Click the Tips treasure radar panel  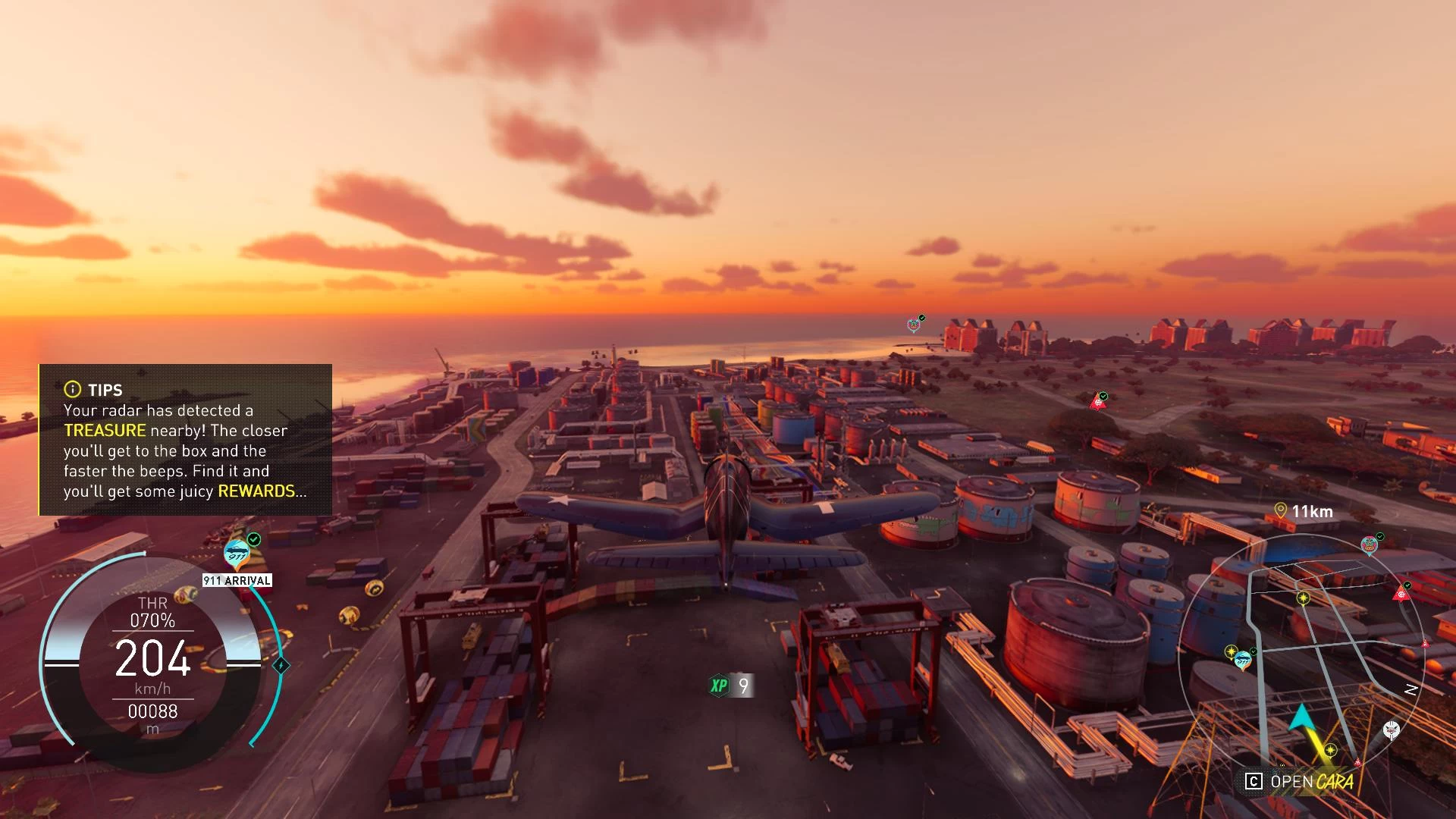pos(186,440)
